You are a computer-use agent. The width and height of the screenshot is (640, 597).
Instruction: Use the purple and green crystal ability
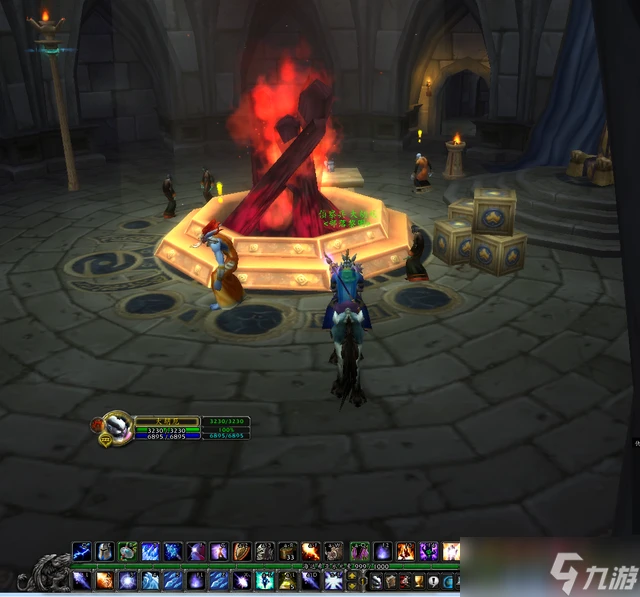click(358, 551)
